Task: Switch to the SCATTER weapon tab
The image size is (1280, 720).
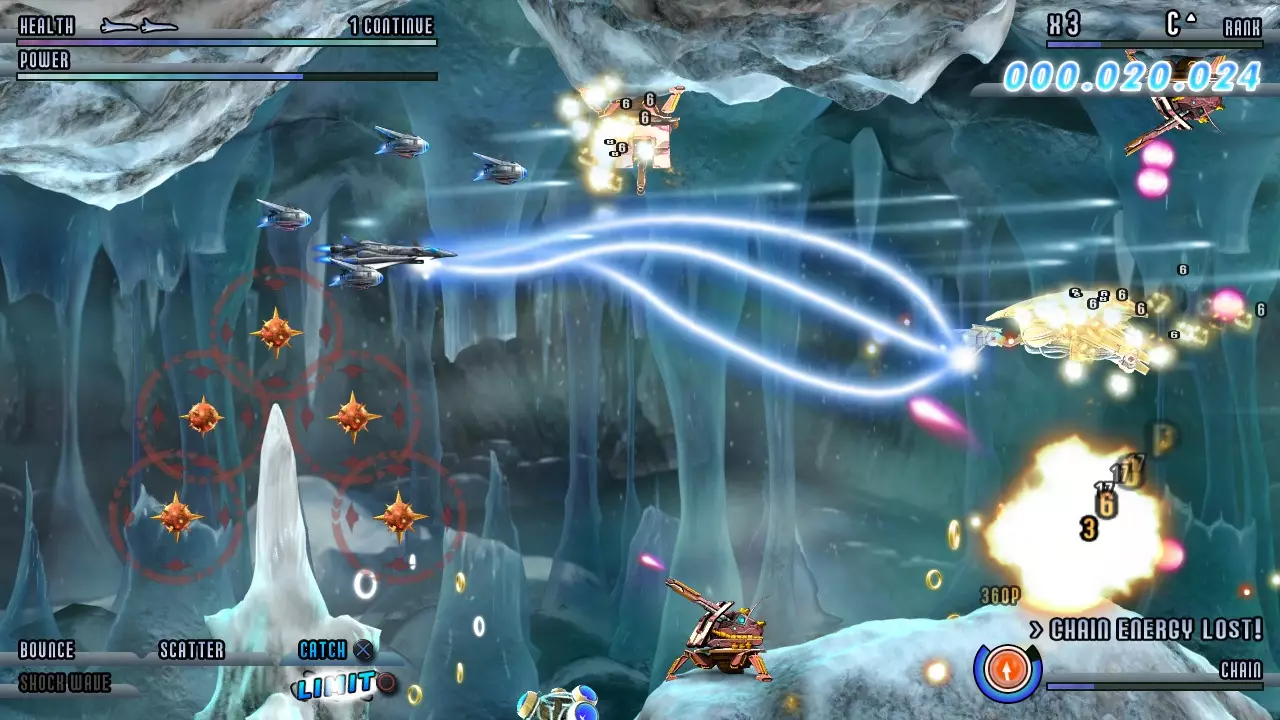Action: tap(190, 650)
